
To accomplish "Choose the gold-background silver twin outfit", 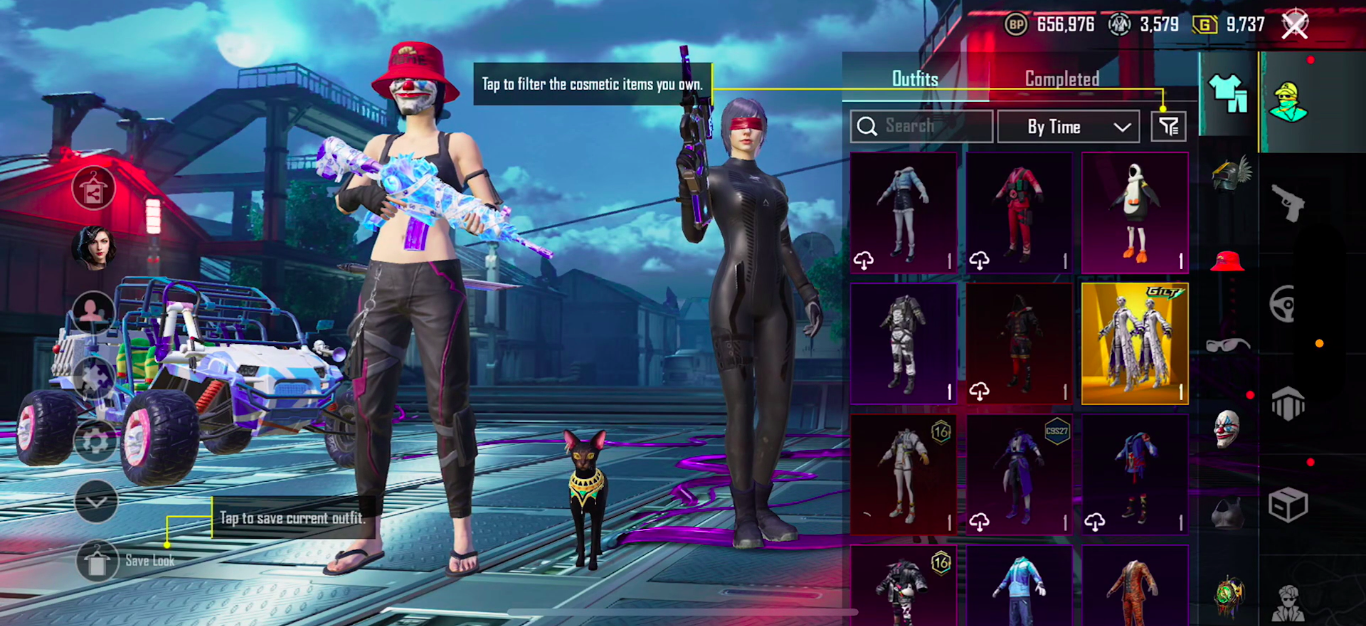I will 1135,343.
